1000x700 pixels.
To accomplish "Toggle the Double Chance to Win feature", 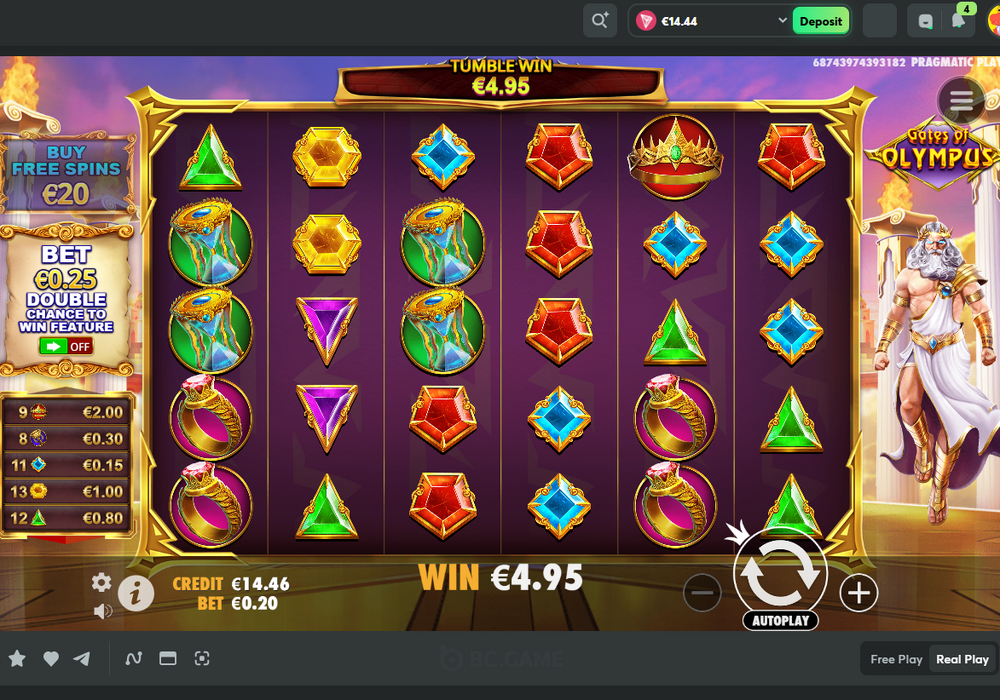I will 65,347.
